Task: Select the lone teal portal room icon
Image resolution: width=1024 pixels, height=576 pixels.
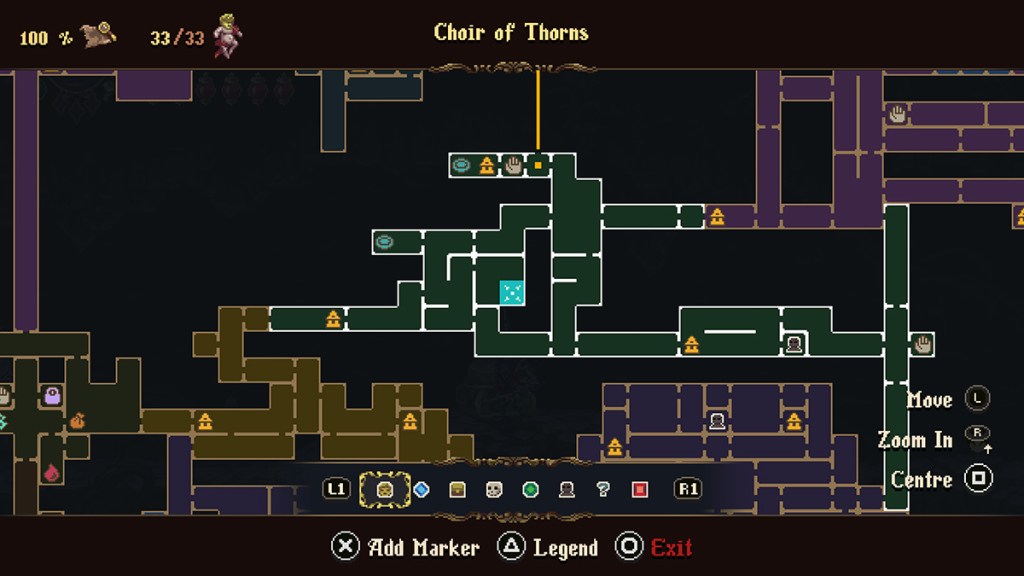Action: click(x=384, y=242)
